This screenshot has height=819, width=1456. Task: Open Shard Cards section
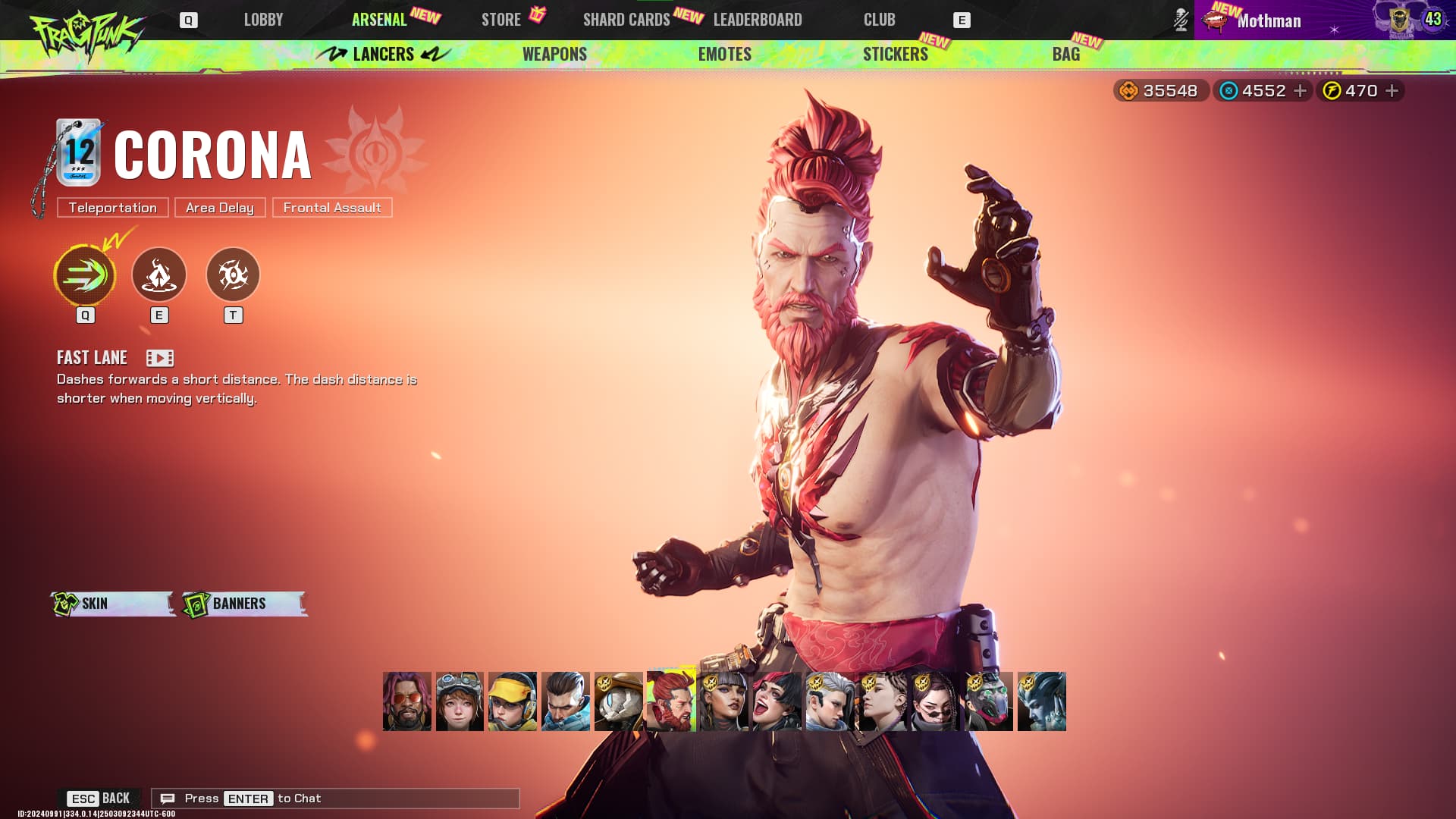pyautogui.click(x=626, y=20)
